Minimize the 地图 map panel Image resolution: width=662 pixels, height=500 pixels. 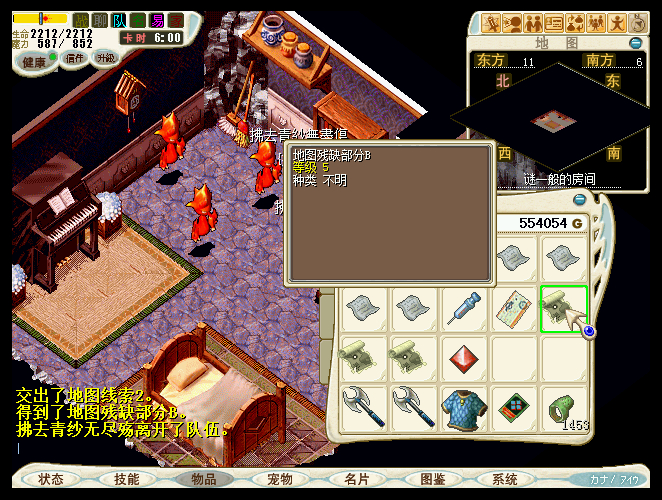coord(635,44)
